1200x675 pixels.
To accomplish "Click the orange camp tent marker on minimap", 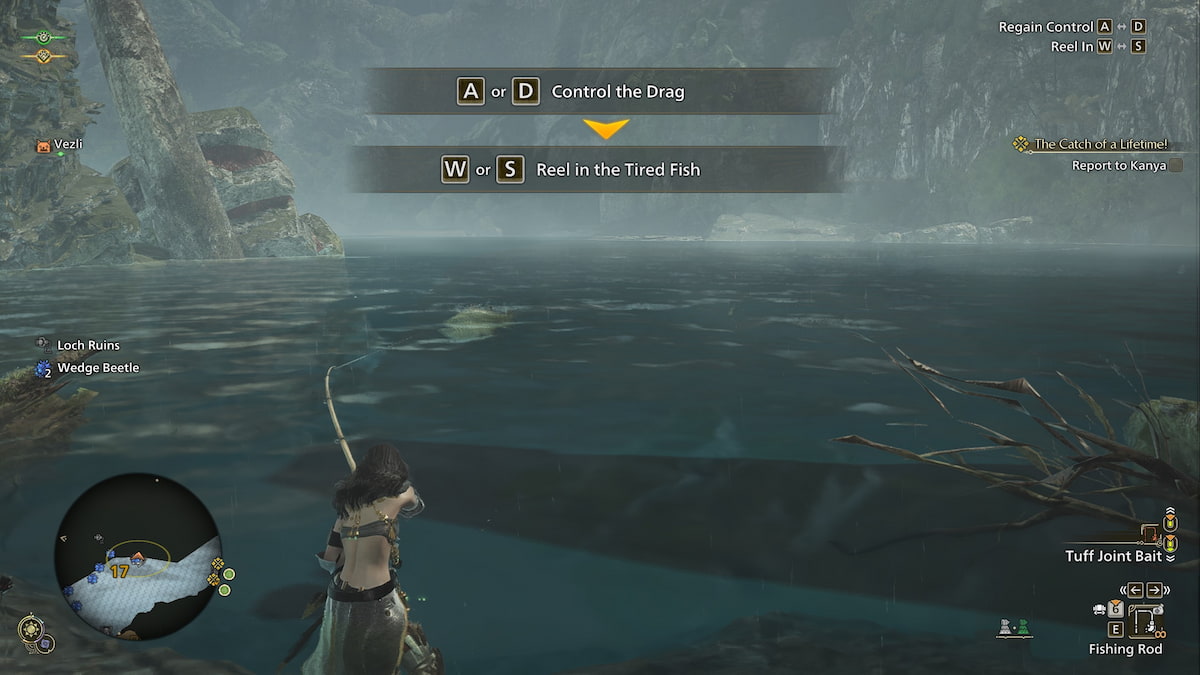I will (137, 553).
